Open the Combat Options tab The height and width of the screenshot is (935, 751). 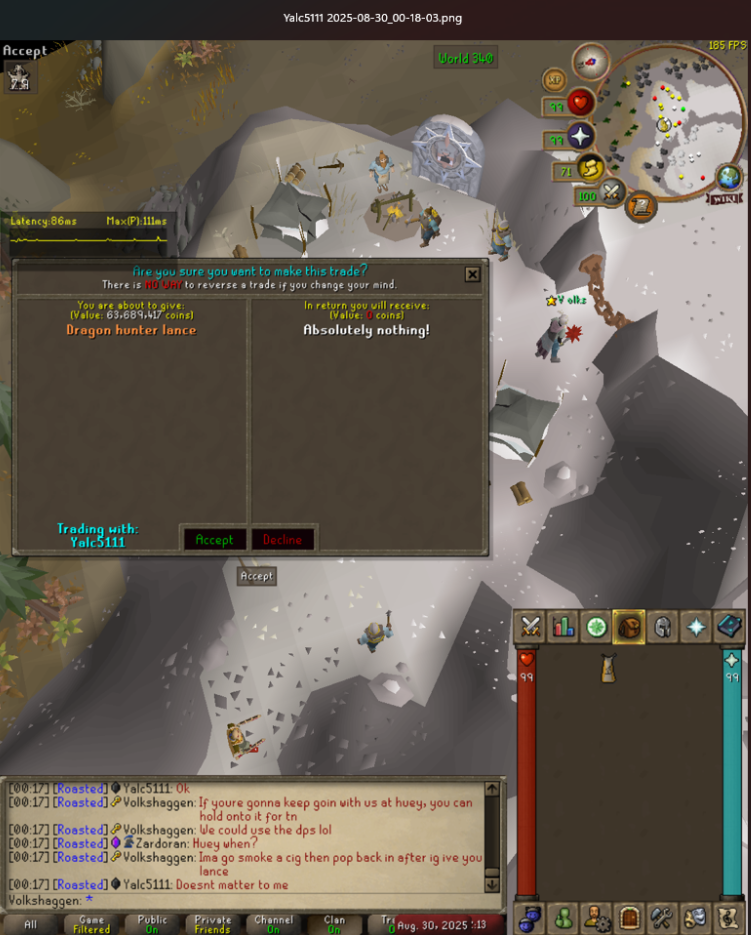click(530, 626)
